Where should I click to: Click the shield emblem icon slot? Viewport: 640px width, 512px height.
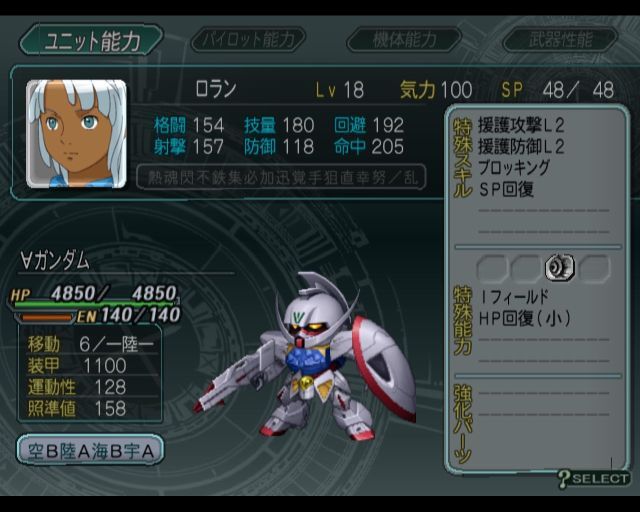[560, 267]
